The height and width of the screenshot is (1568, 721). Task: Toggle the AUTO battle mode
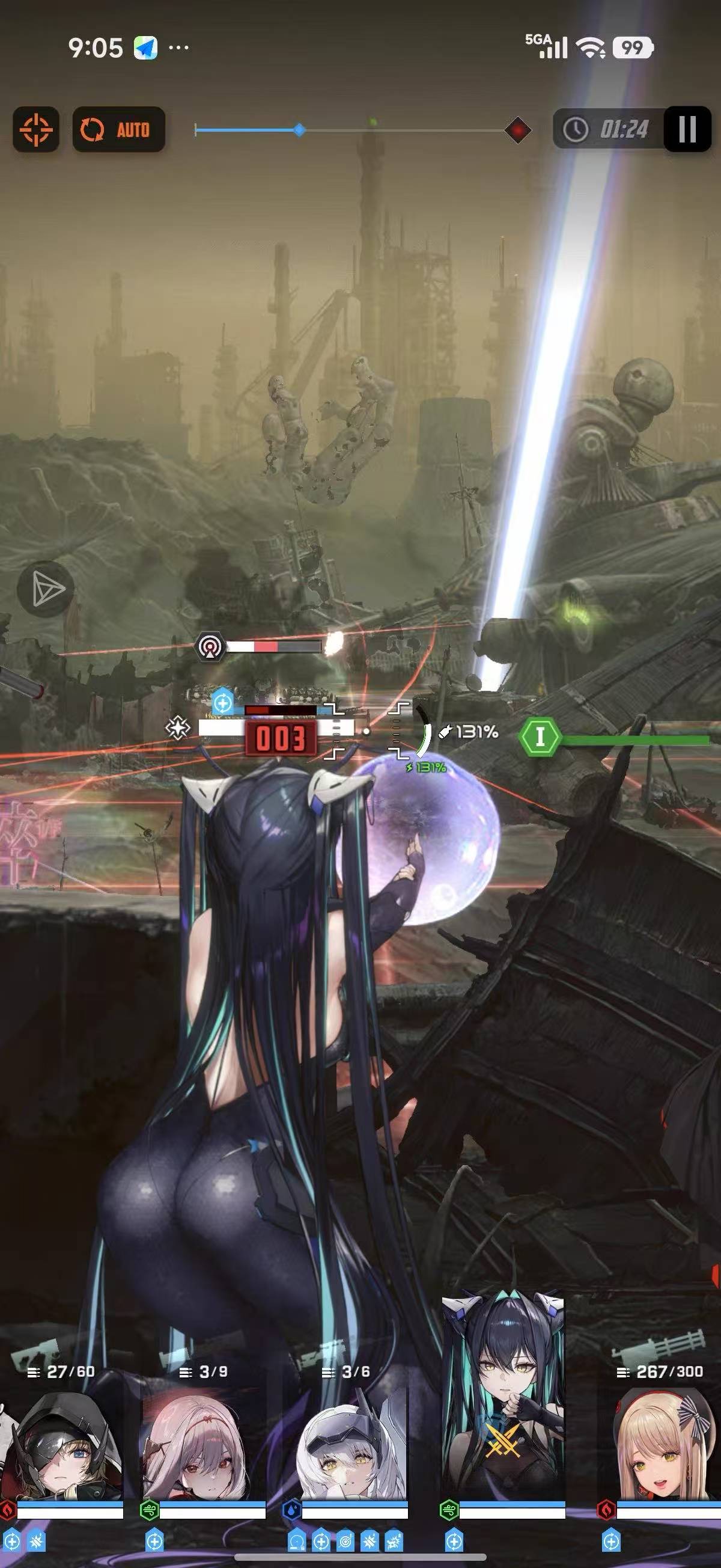118,129
